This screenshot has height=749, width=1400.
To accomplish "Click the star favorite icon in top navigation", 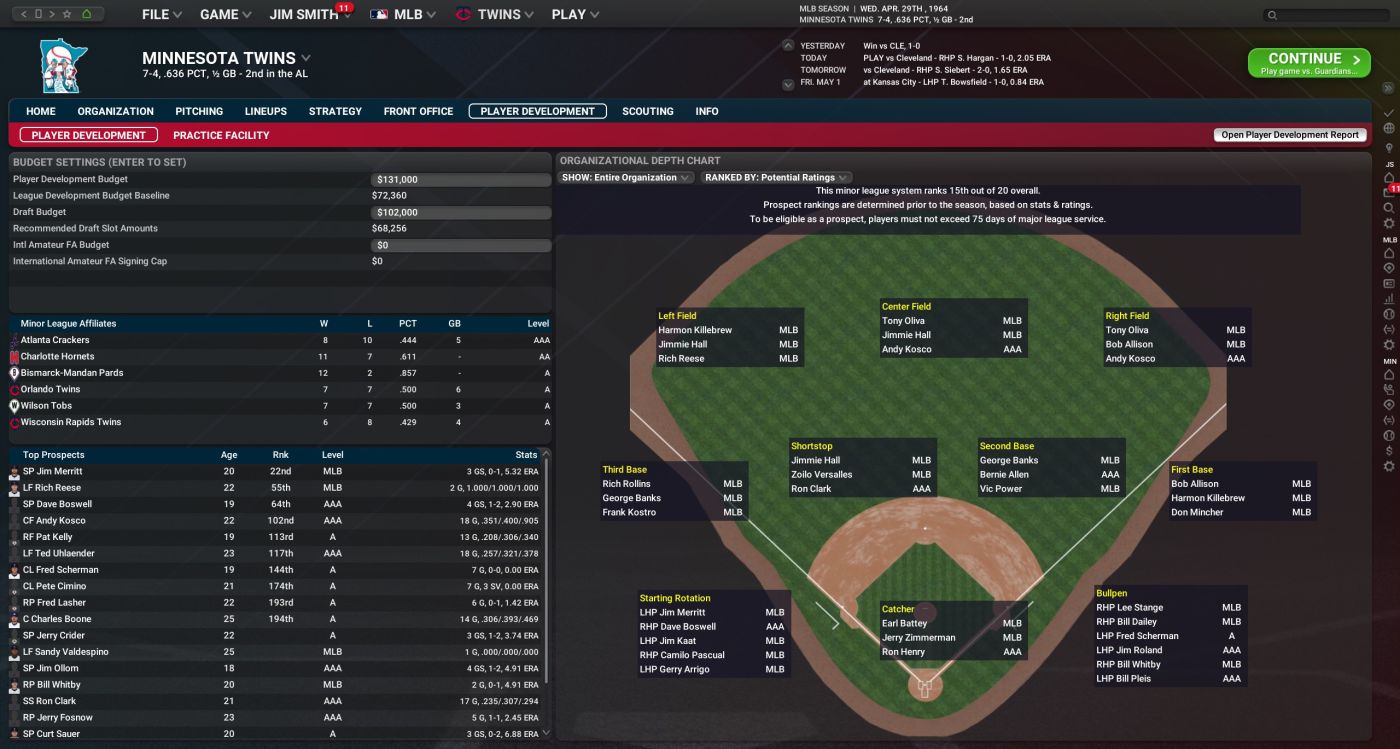I will 67,14.
